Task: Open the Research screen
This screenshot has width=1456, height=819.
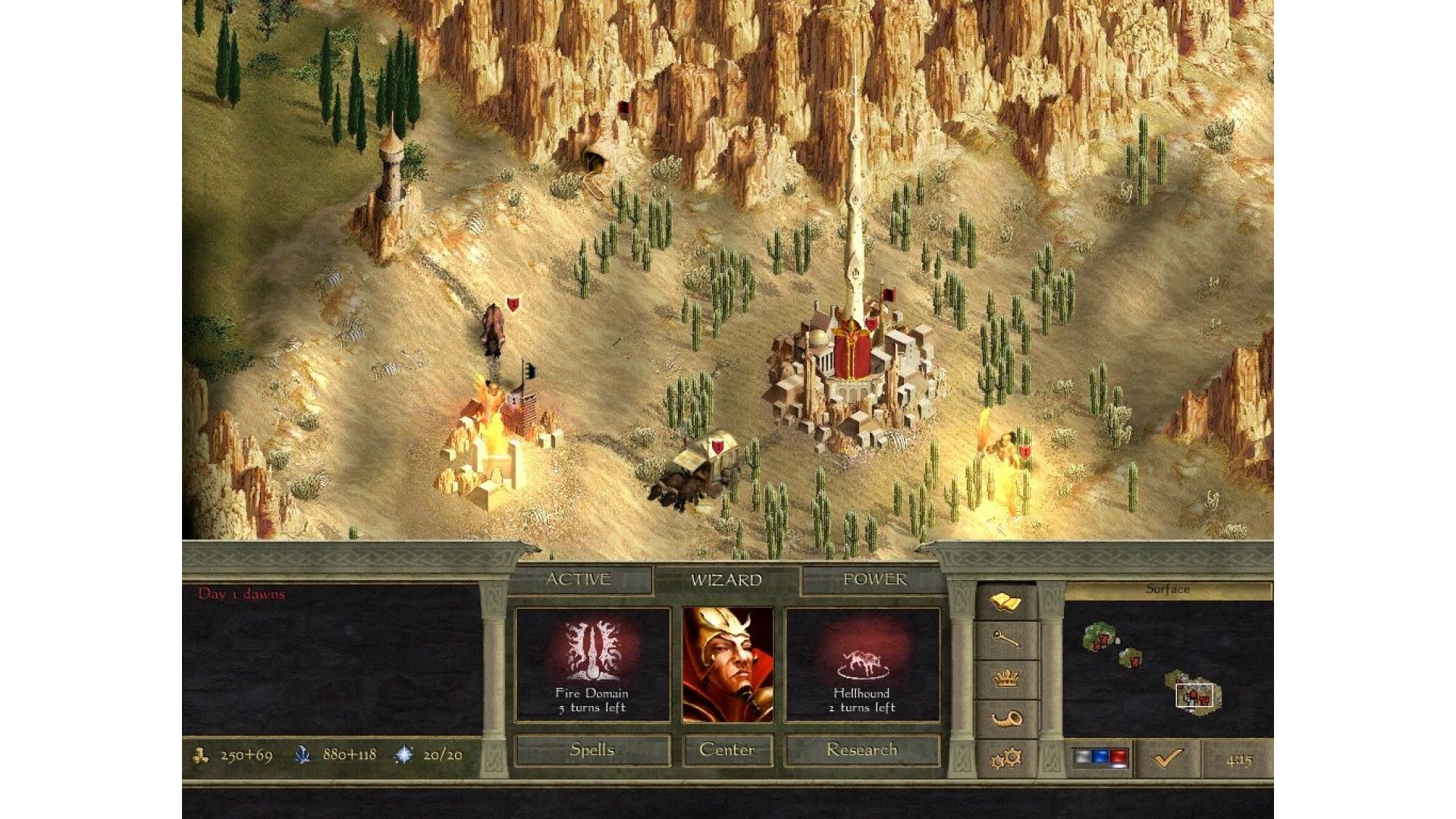Action: click(x=861, y=750)
